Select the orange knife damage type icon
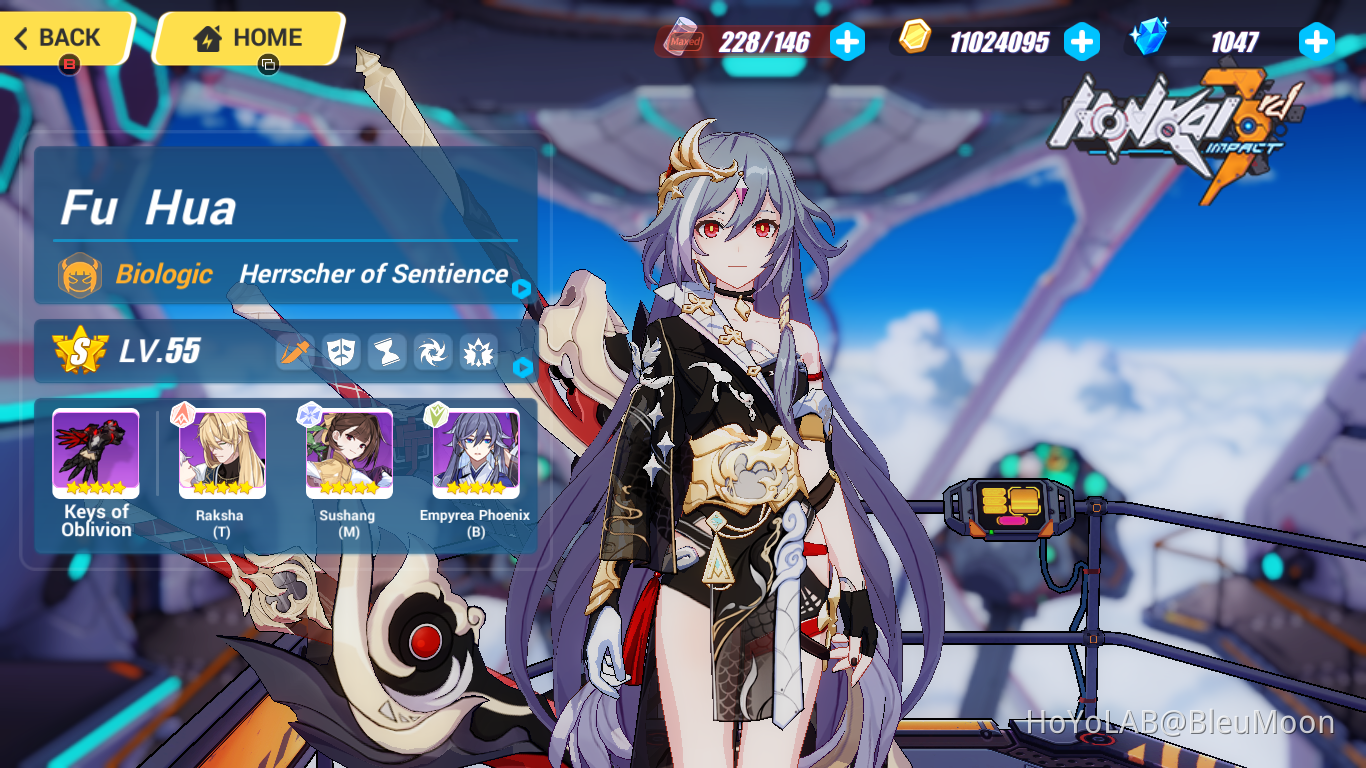Viewport: 1366px width, 768px height. pos(295,352)
